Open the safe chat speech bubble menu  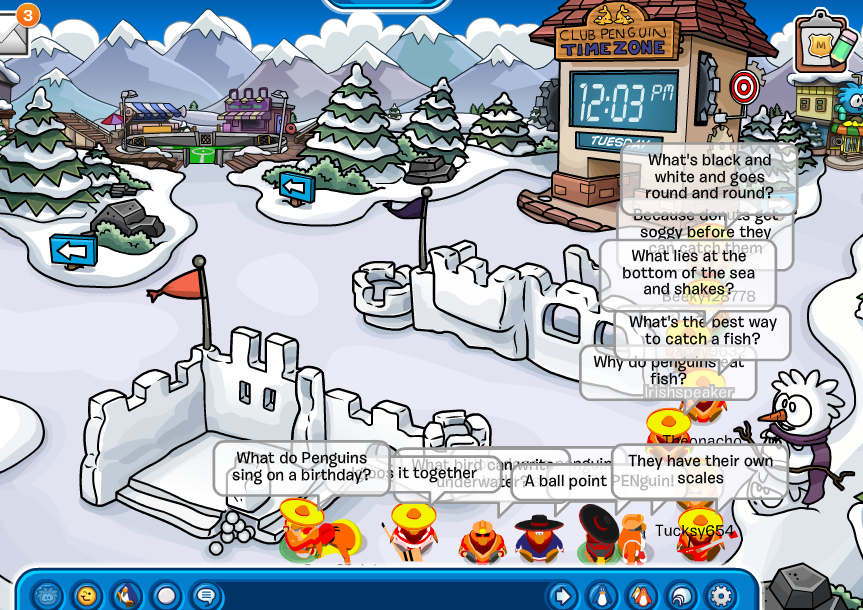[x=206, y=596]
